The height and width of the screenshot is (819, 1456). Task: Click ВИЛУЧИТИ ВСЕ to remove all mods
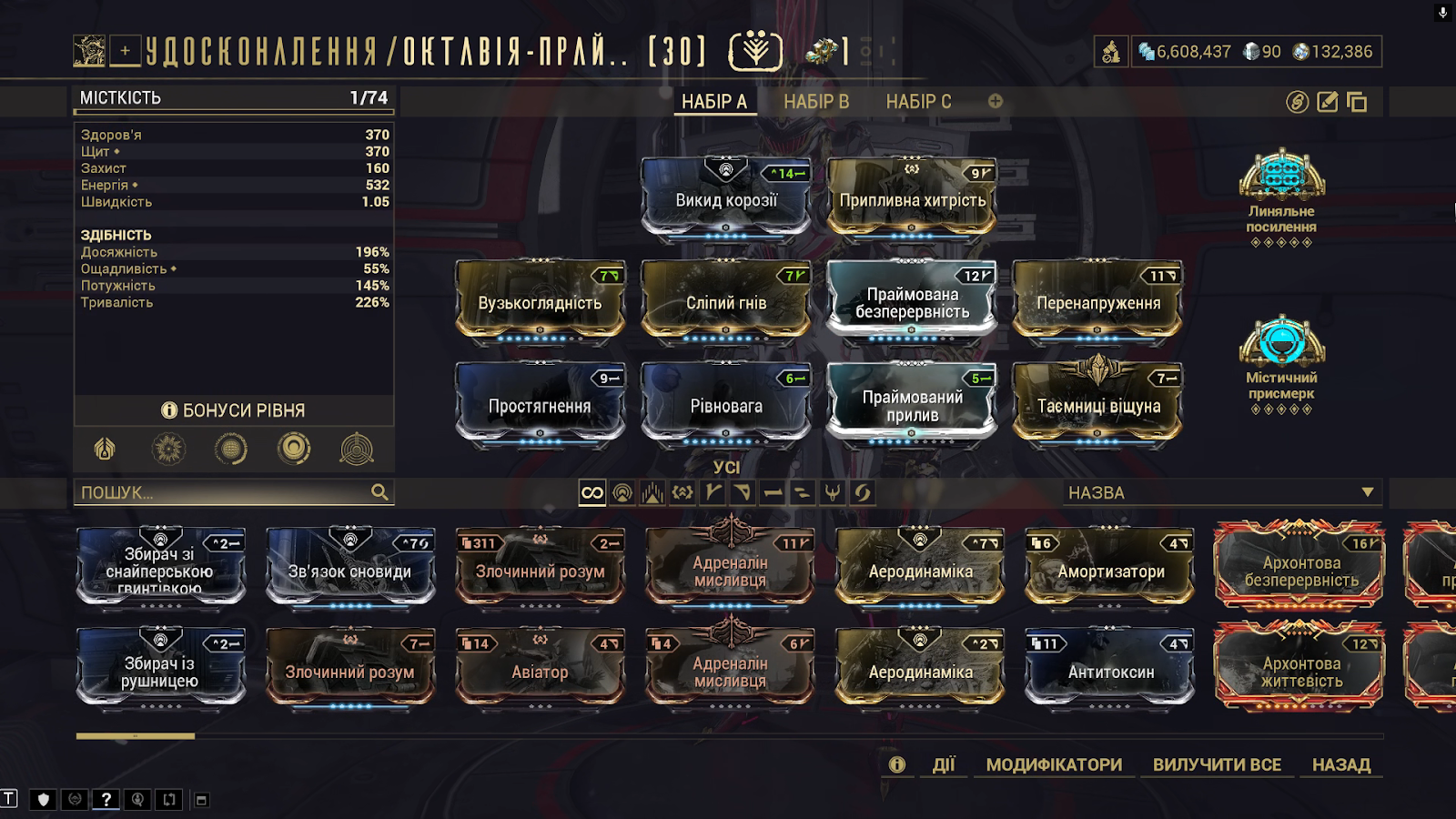point(1217,764)
